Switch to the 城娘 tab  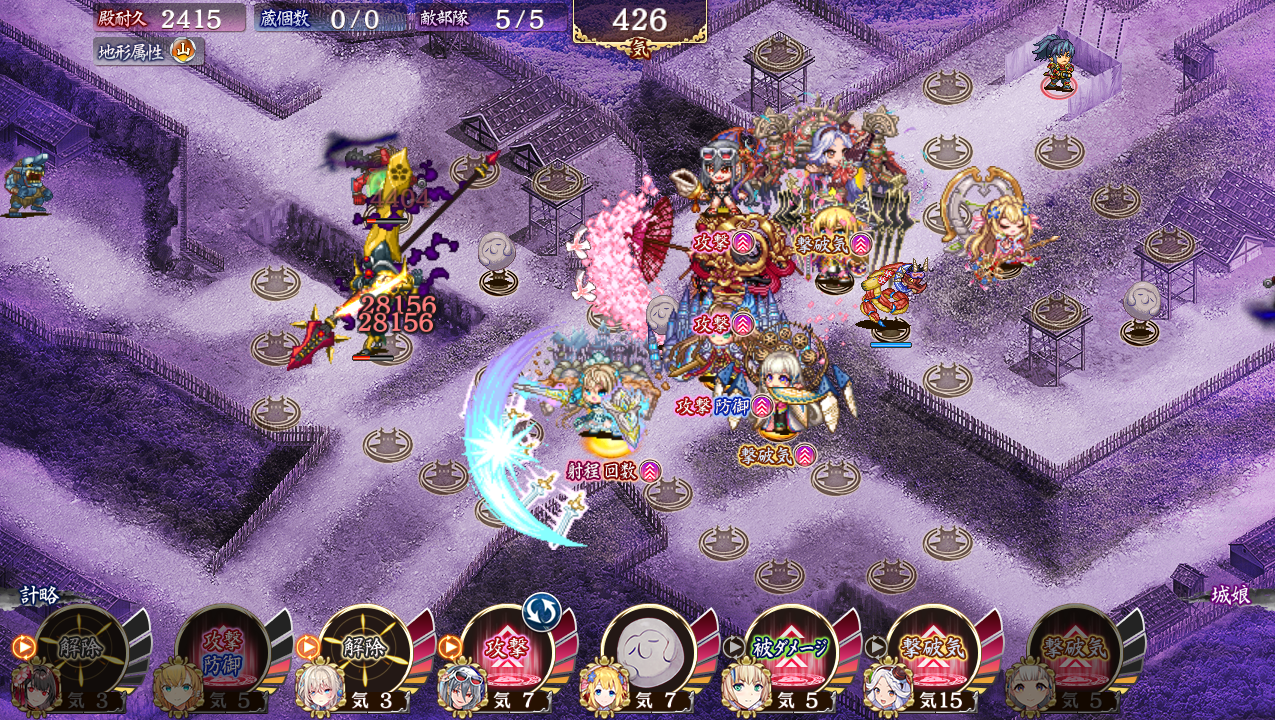[1230, 596]
